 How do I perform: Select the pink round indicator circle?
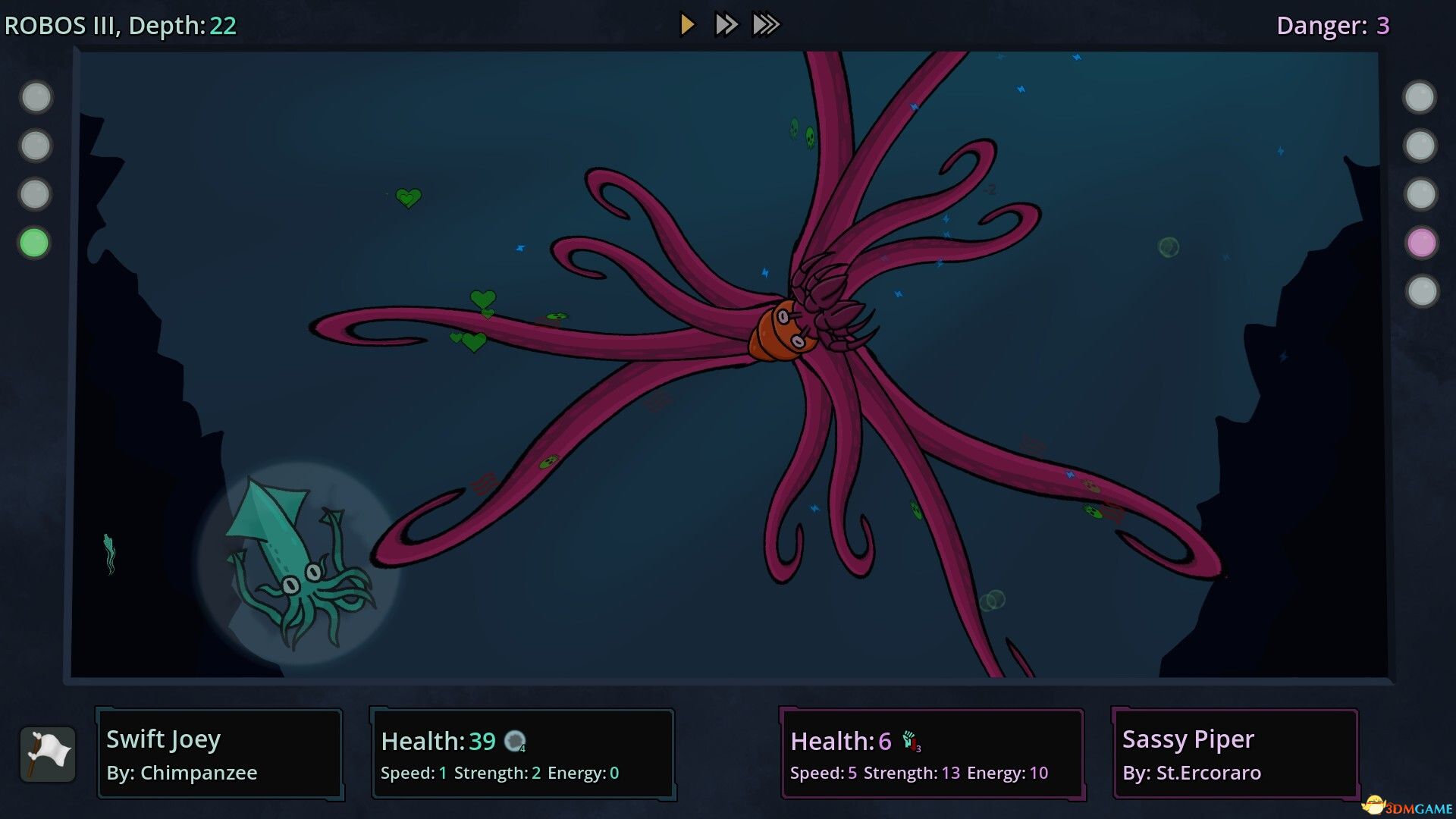[x=1421, y=243]
